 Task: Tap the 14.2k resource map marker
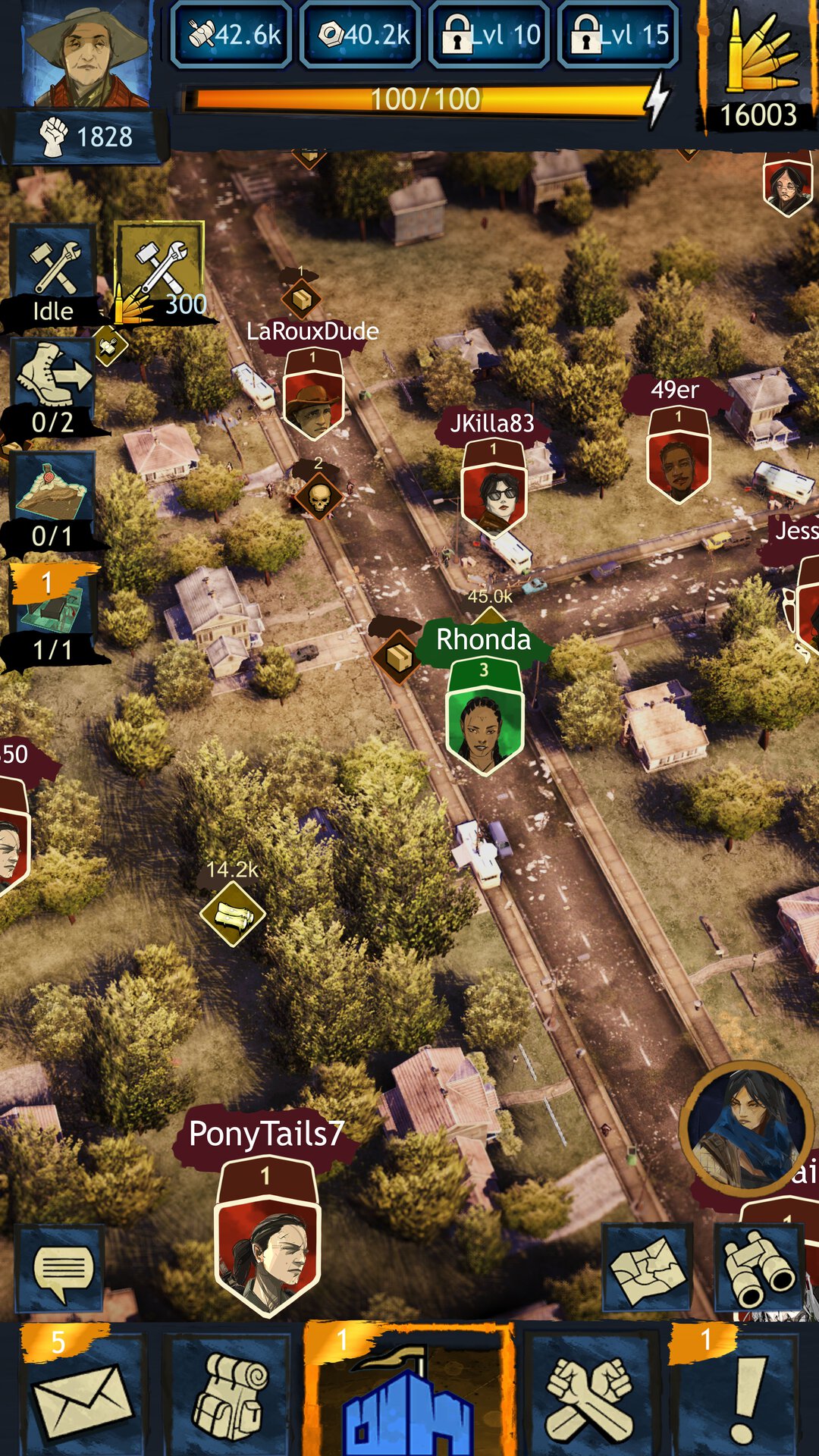click(232, 914)
